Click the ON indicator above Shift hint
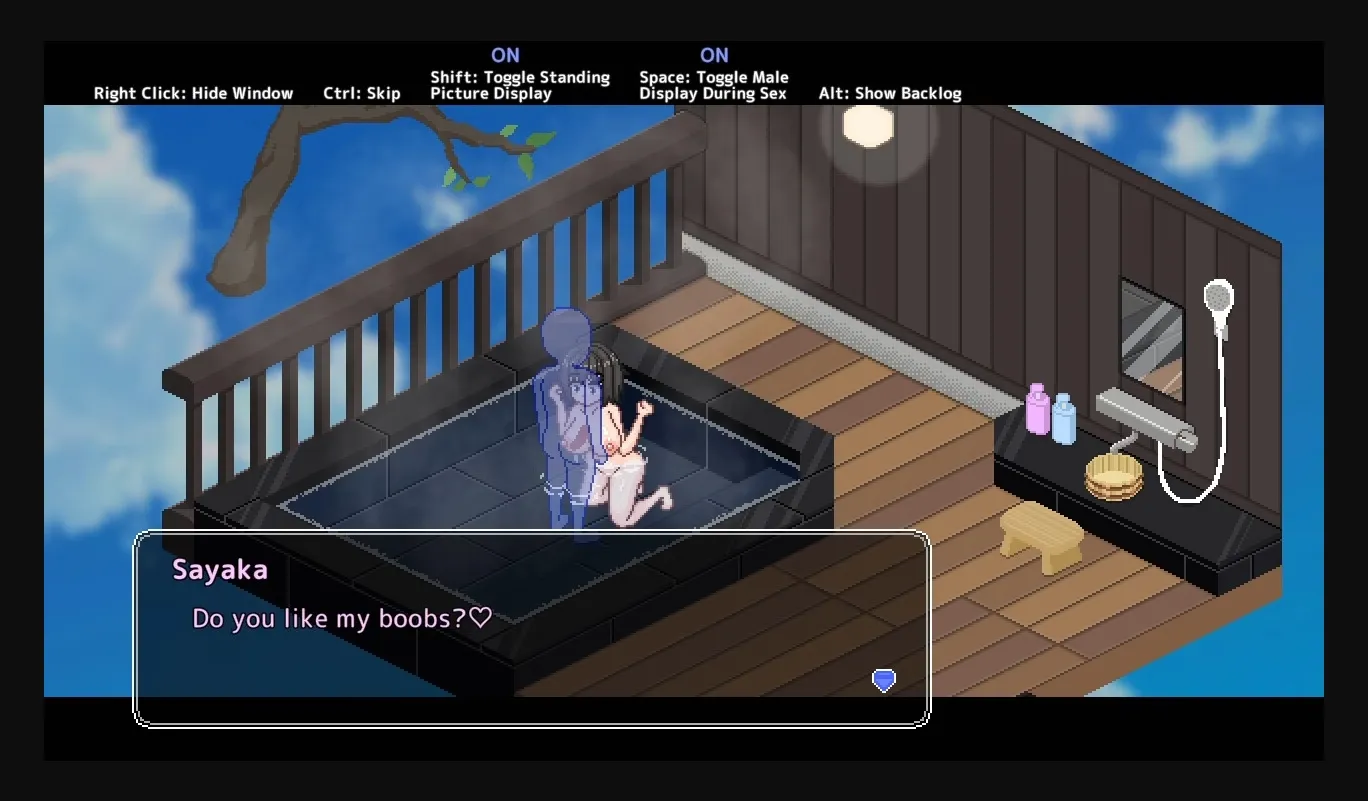The image size is (1368, 801). click(x=506, y=55)
